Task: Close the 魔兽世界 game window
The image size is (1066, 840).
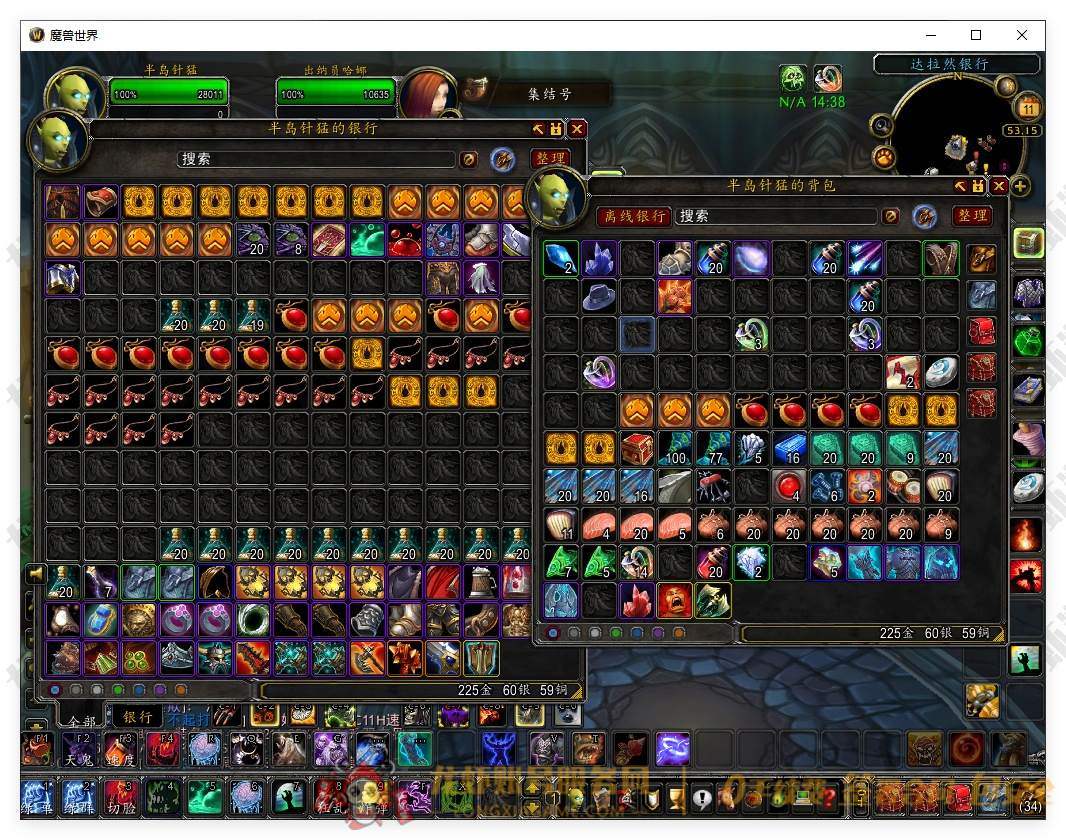Action: pyautogui.click(x=1021, y=35)
